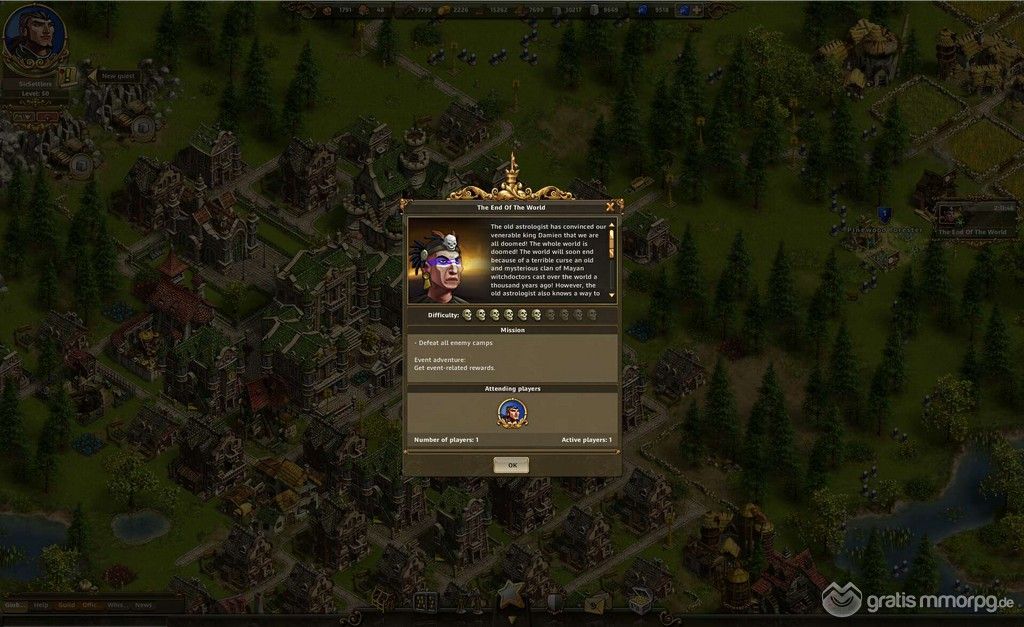The width and height of the screenshot is (1024, 627).
Task: Confirm the adventure dialog with OK
Action: point(511,465)
